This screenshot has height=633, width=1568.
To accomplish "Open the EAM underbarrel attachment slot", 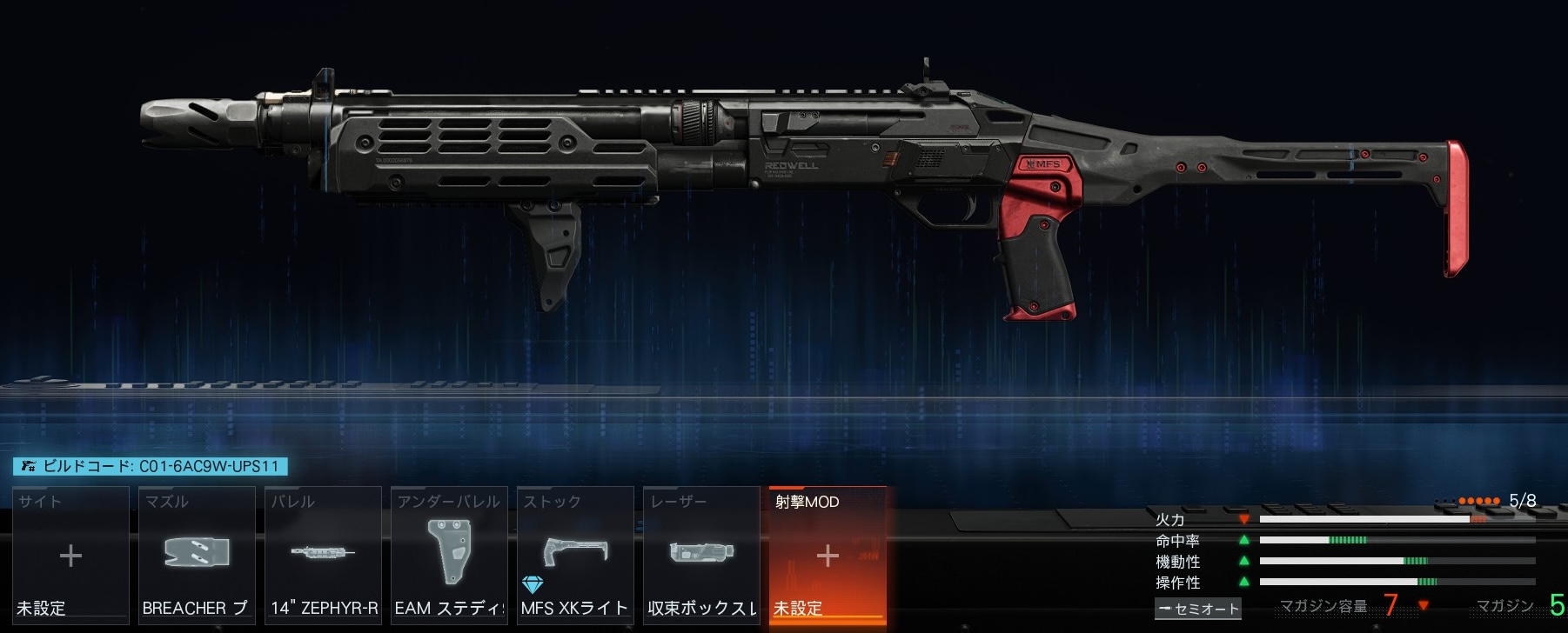I will (449, 555).
